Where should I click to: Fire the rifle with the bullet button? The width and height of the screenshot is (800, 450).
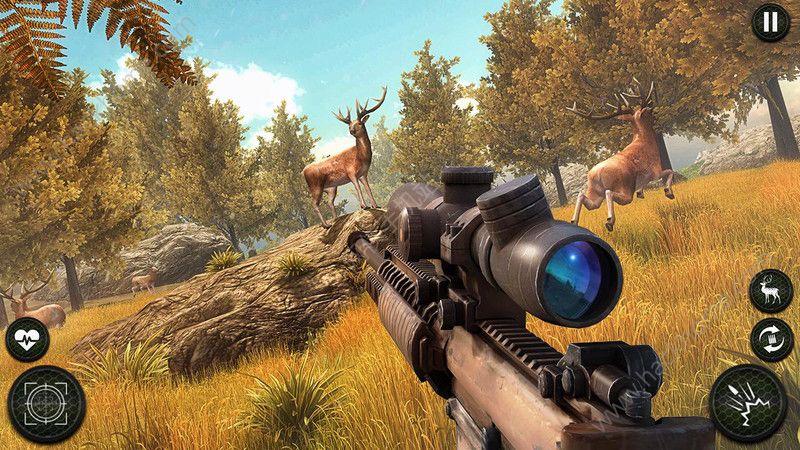(750, 406)
